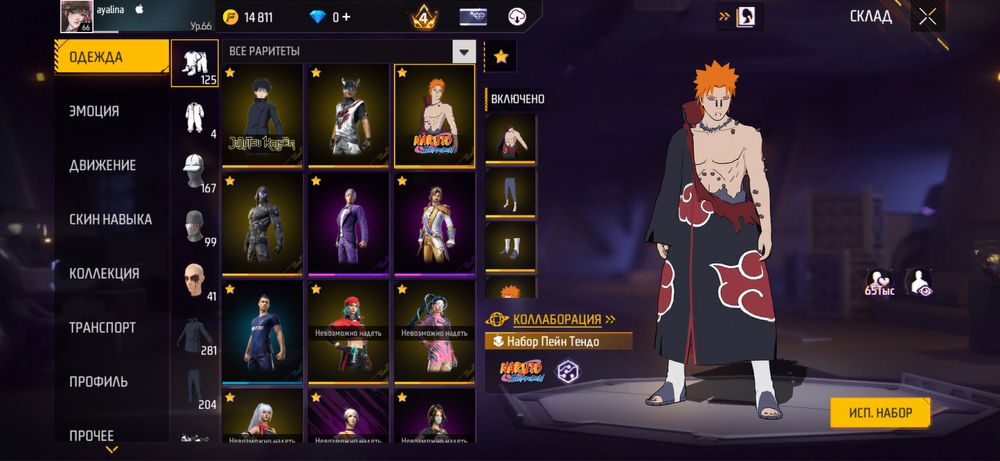Select the ДВИЖЕНИЕ category
Viewport: 1000px width, 461px height.
point(102,165)
